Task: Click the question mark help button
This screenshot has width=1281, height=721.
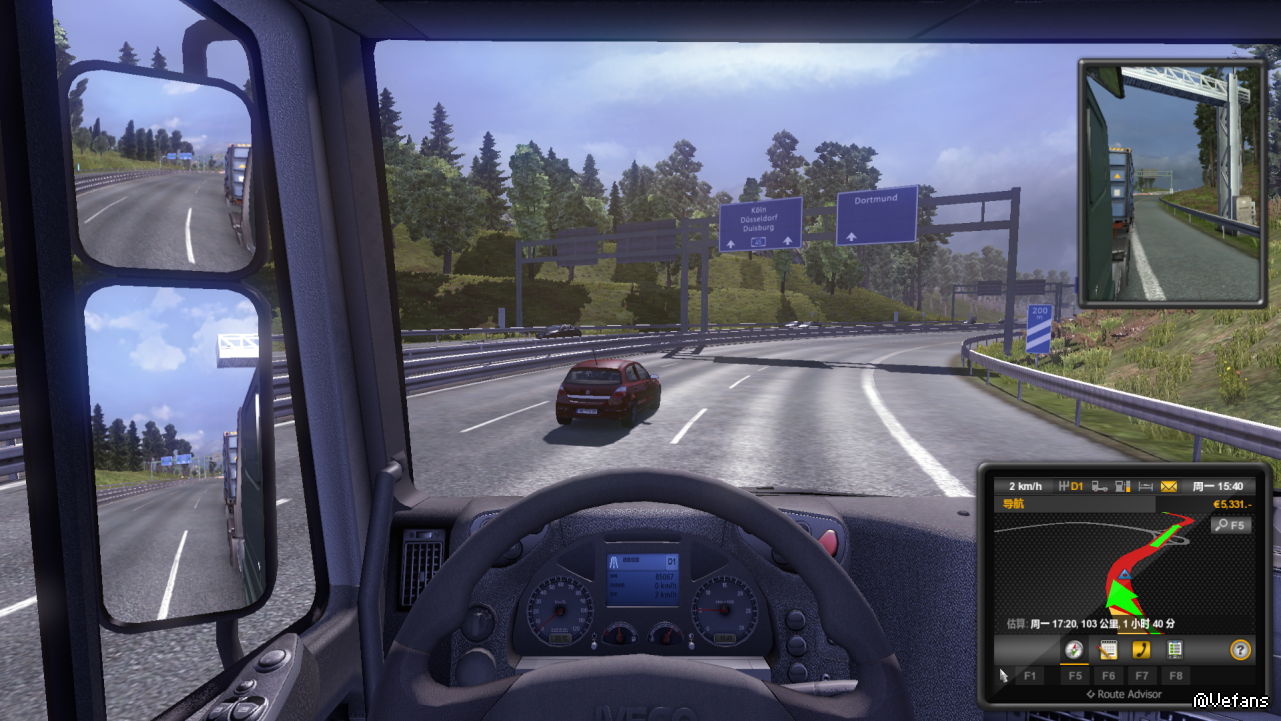Action: point(1240,650)
